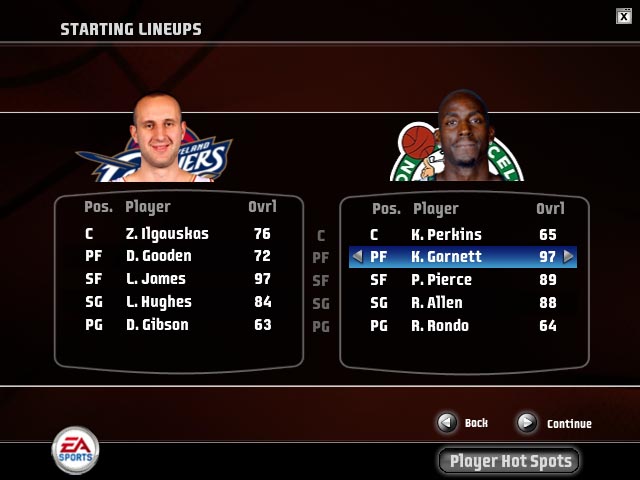
Task: Click left arrow beside K. Garnett
Action: 356,257
